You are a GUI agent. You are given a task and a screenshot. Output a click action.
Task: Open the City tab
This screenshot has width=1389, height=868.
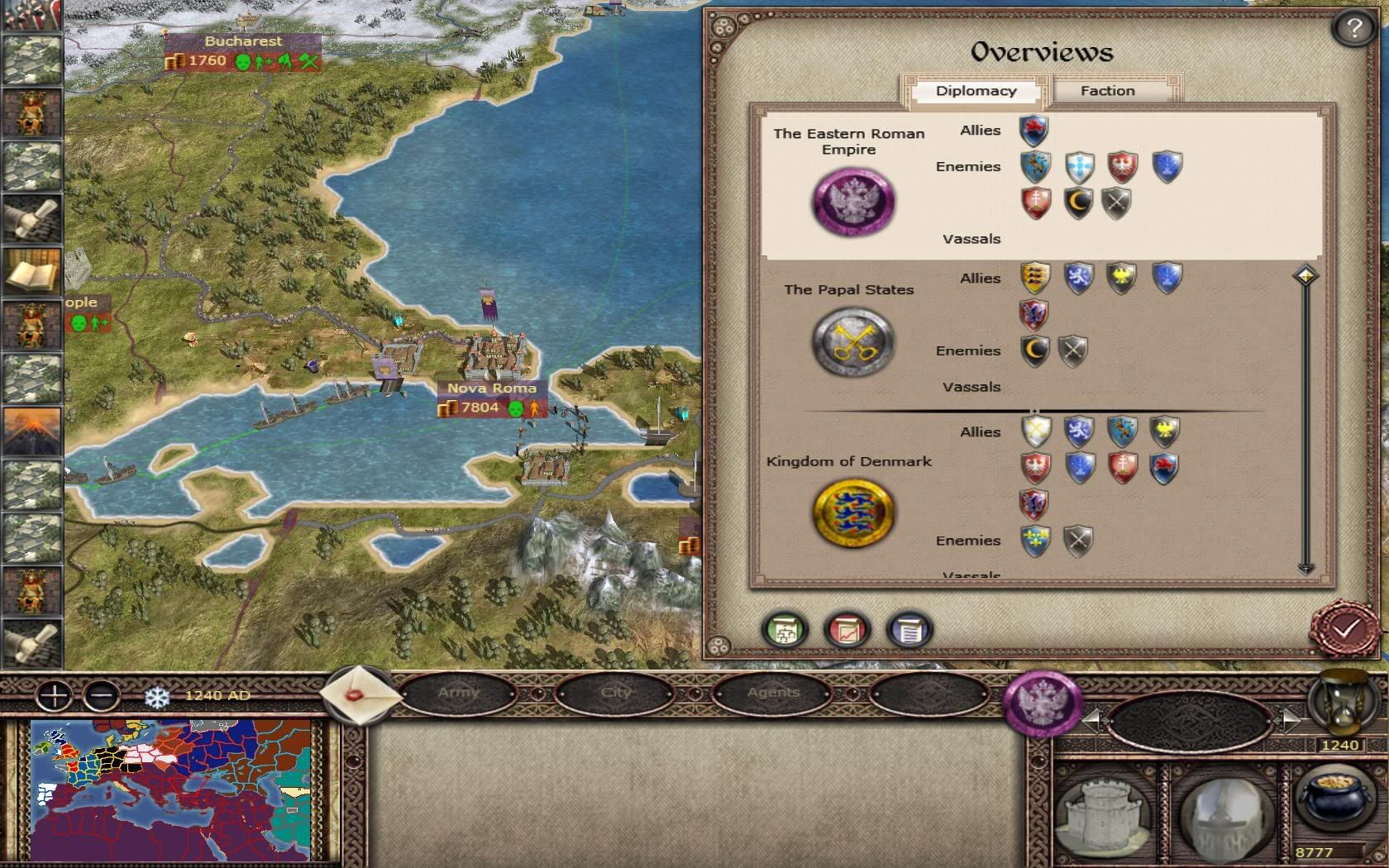pyautogui.click(x=616, y=693)
